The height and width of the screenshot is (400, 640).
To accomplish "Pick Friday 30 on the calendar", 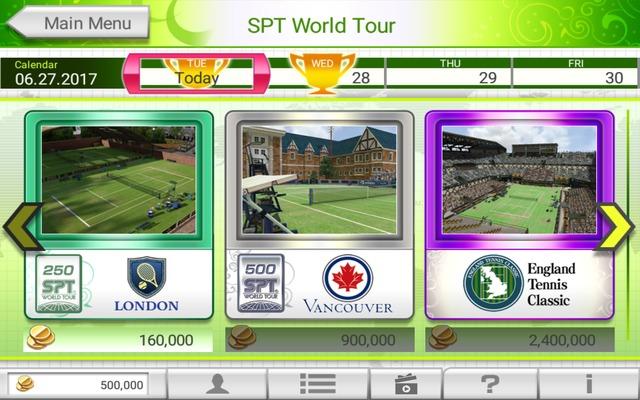I will 576,73.
